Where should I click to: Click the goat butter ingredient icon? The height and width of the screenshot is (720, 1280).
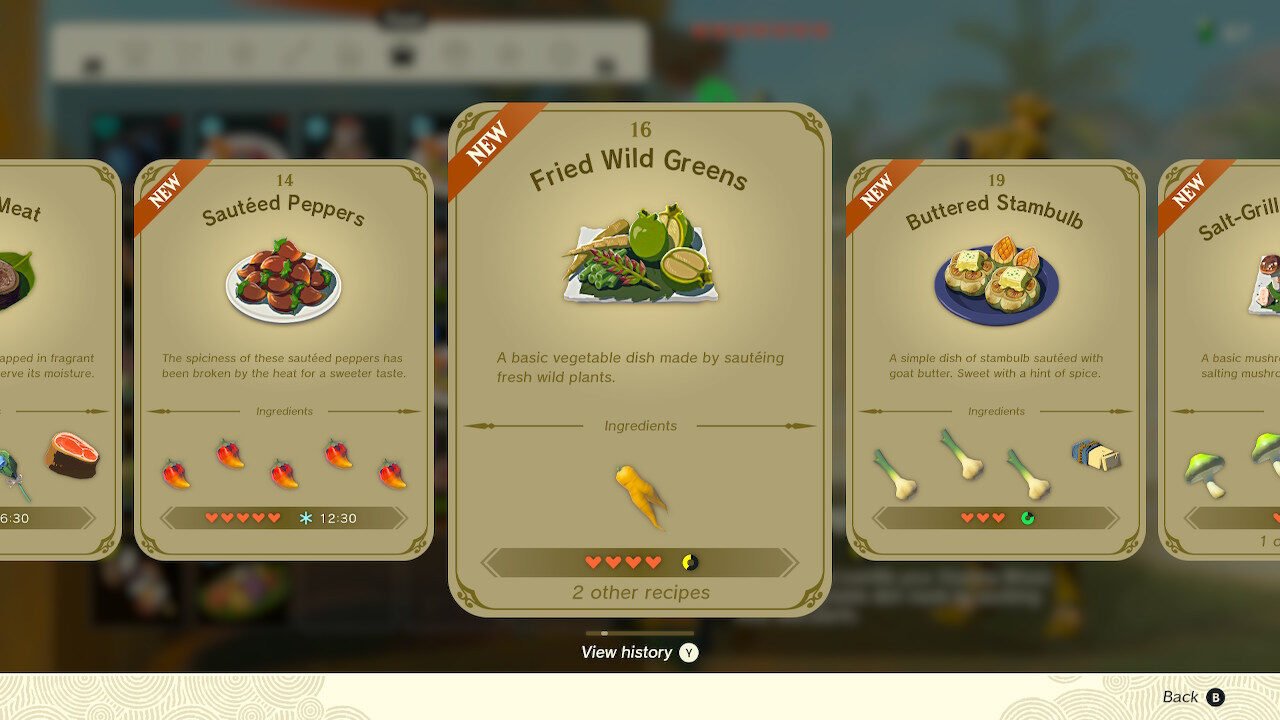[1095, 456]
